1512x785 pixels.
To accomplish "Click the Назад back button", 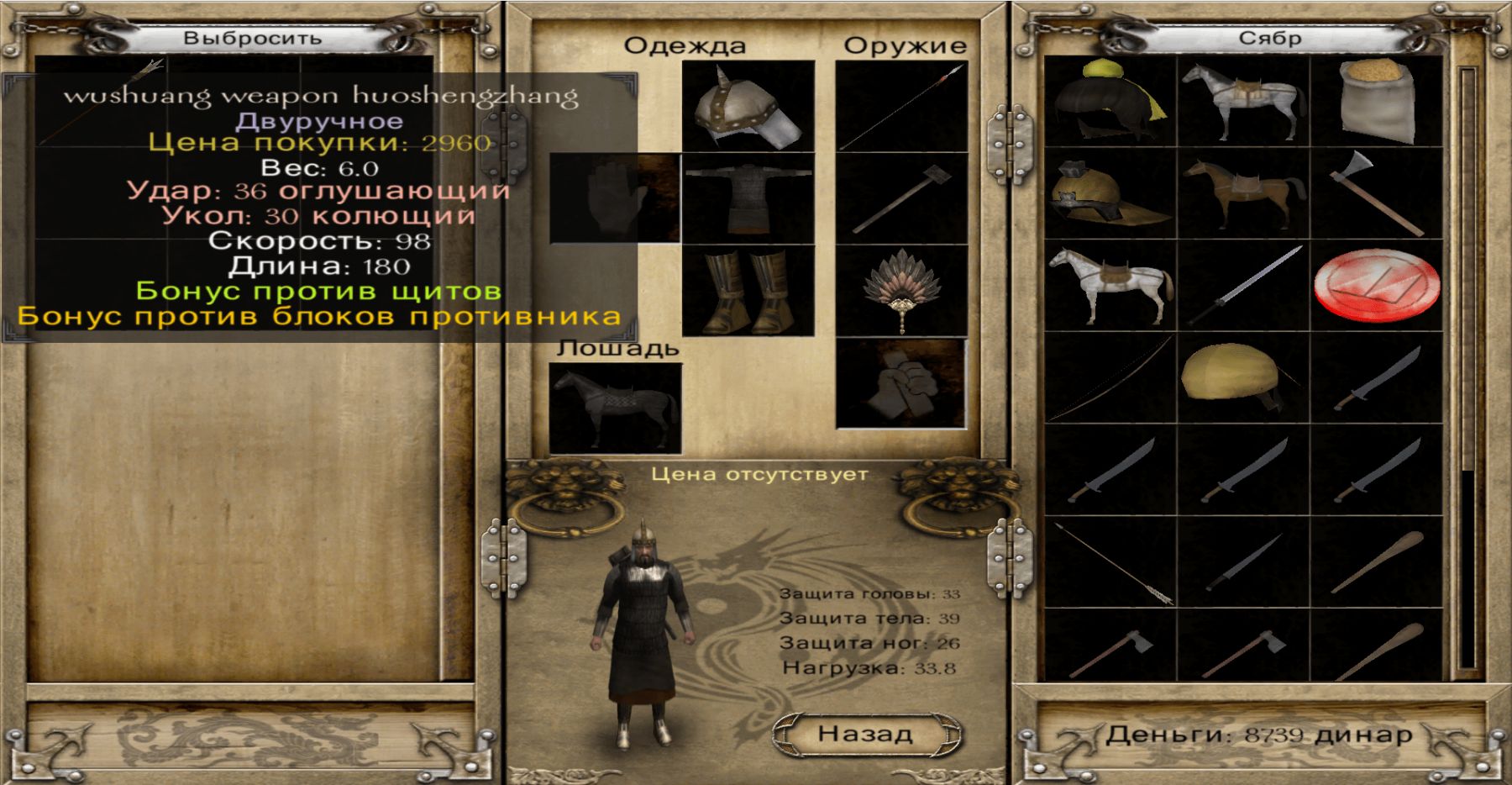I will click(x=866, y=734).
